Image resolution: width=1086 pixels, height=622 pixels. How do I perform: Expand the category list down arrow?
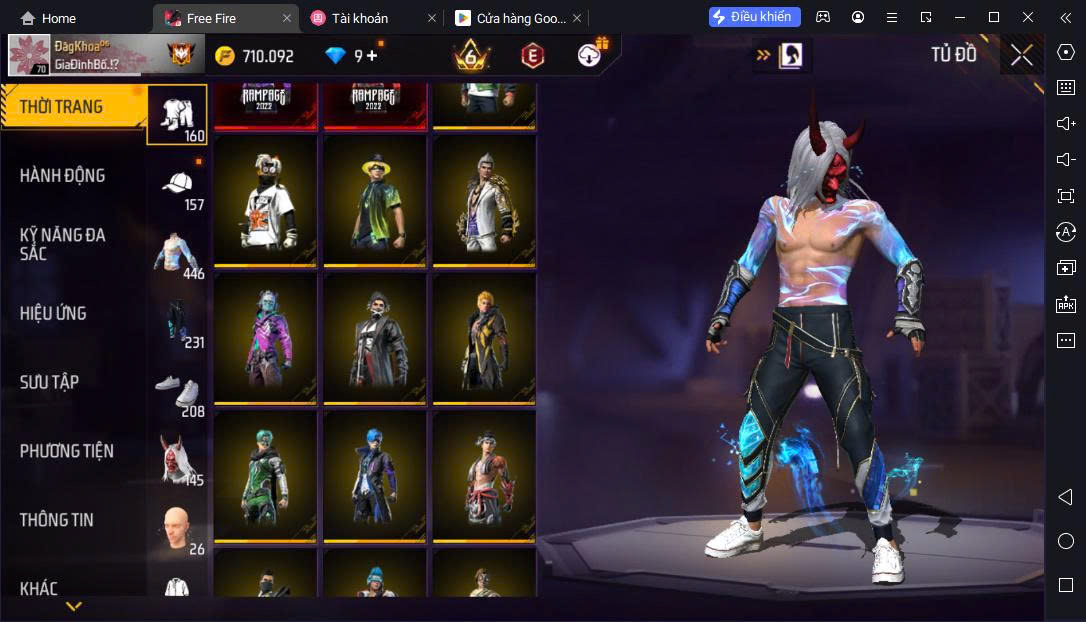pyautogui.click(x=74, y=606)
